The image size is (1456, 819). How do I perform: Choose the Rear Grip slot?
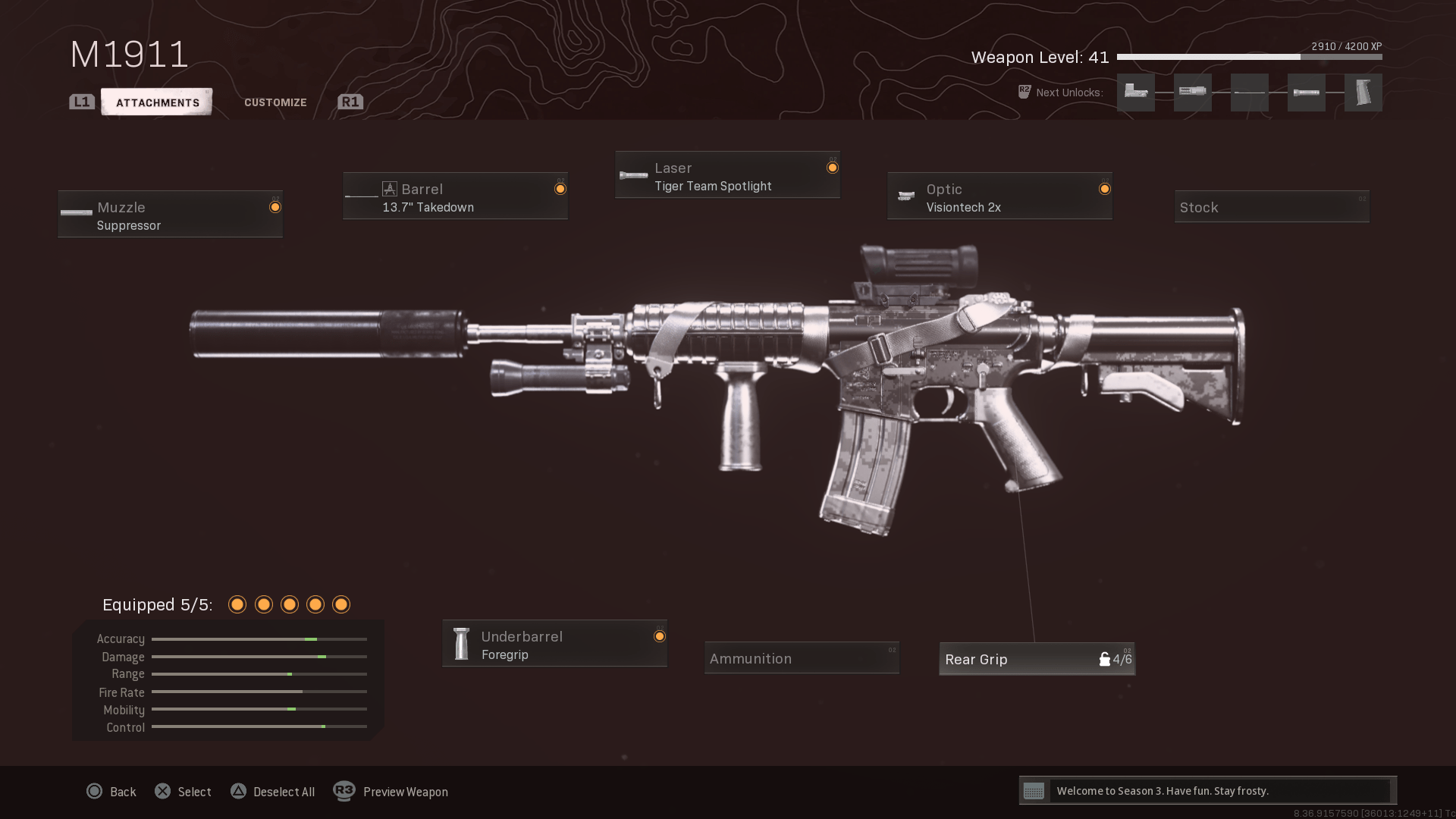pyautogui.click(x=1037, y=659)
